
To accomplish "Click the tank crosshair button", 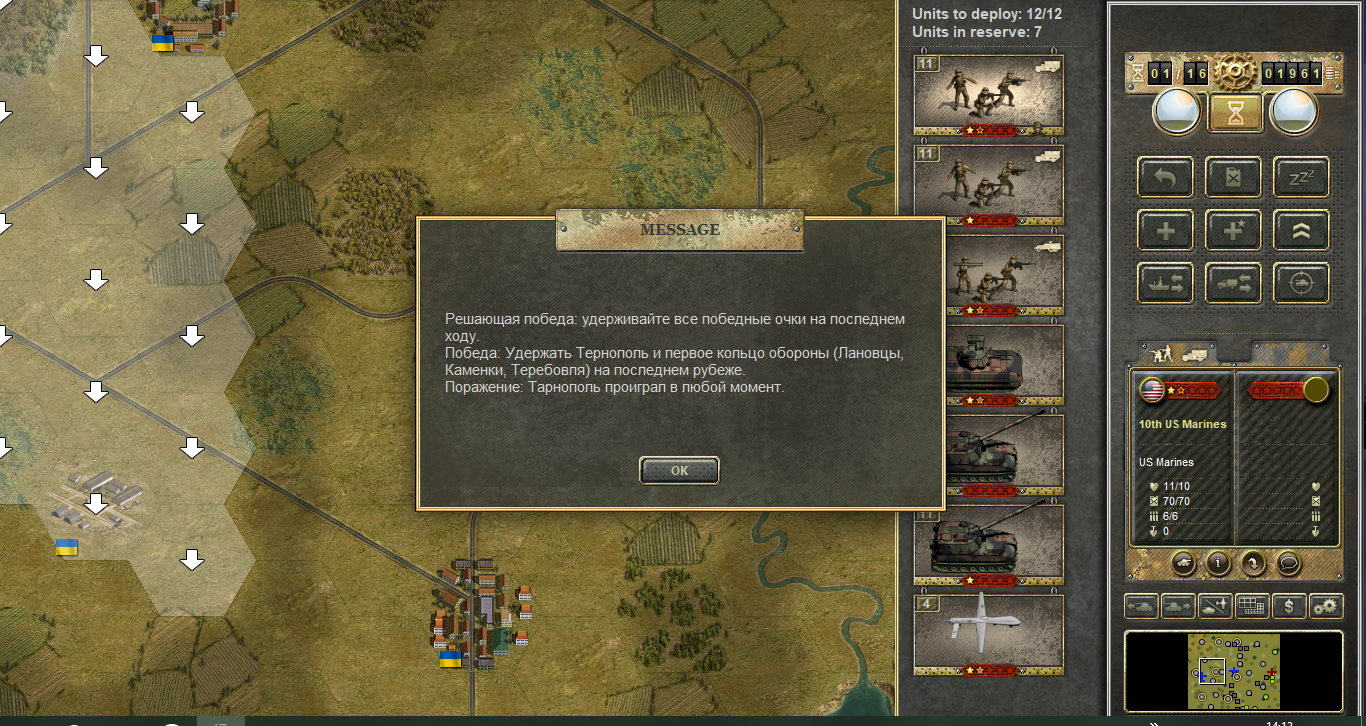I will pyautogui.click(x=1301, y=283).
